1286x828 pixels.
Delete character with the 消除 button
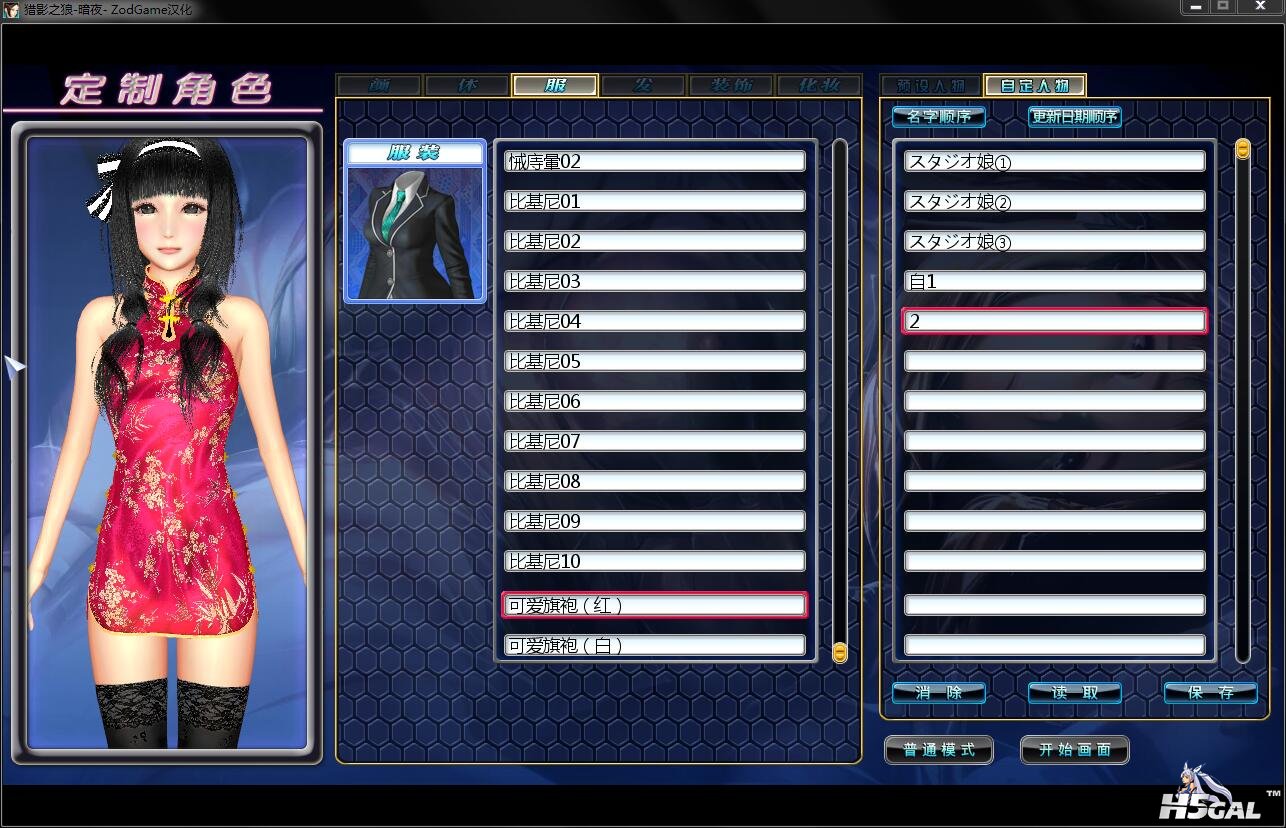[x=938, y=692]
